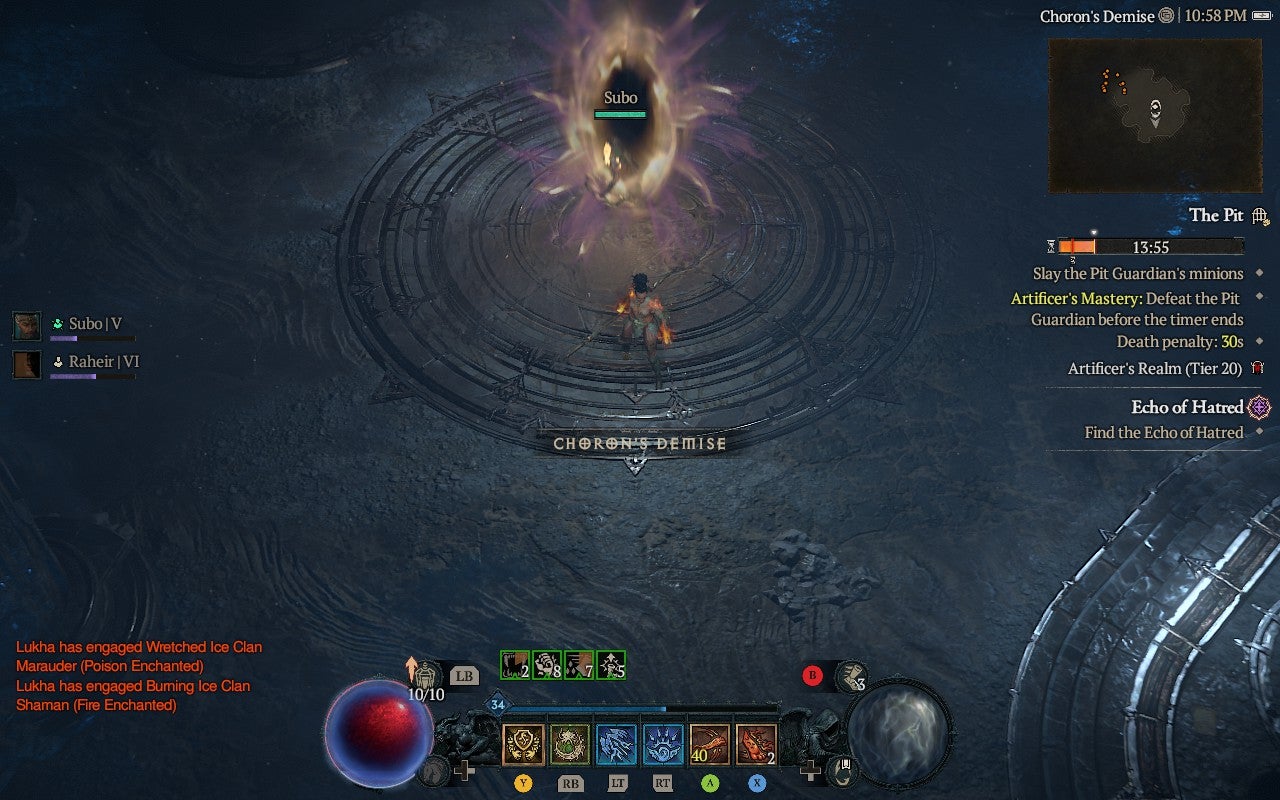The width and height of the screenshot is (1280, 800).
Task: Click the Echo of Hatred quest emblem
Action: coord(1257,407)
